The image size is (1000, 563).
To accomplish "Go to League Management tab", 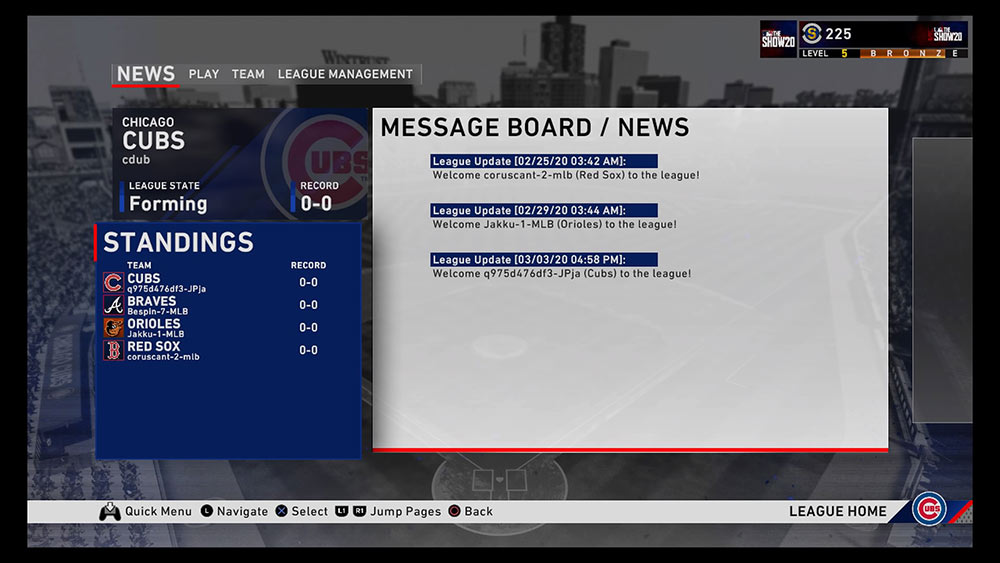I will pyautogui.click(x=345, y=74).
